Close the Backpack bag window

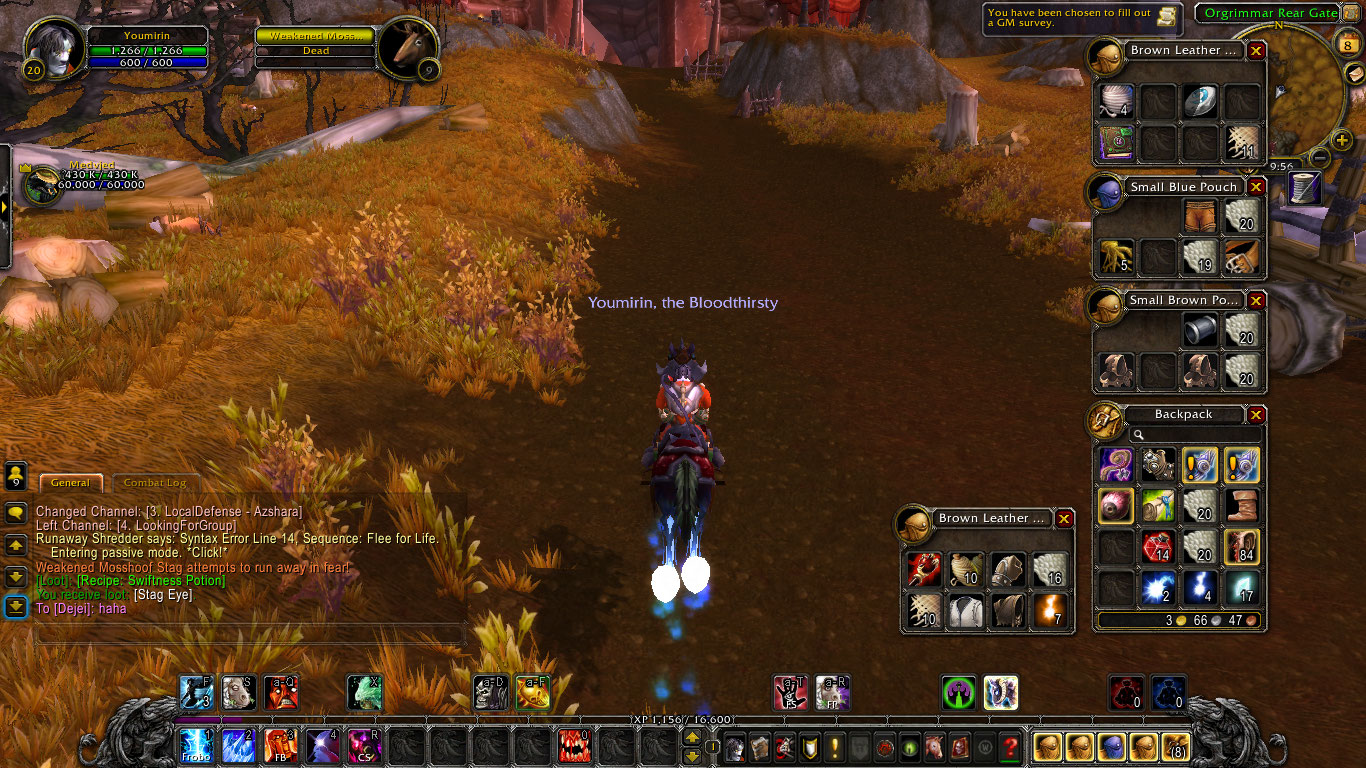1256,415
